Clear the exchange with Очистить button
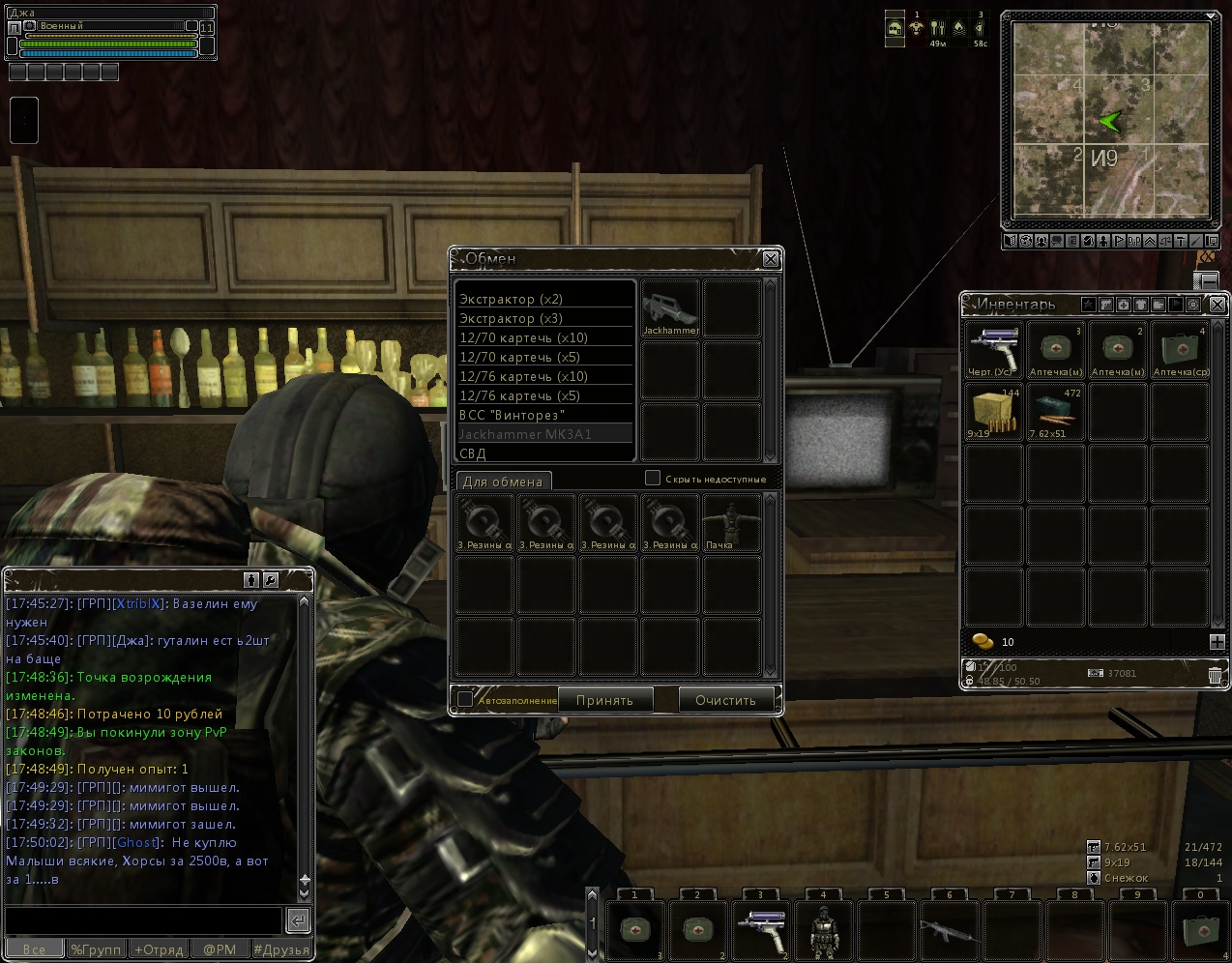The height and width of the screenshot is (963, 1232). [x=725, y=700]
